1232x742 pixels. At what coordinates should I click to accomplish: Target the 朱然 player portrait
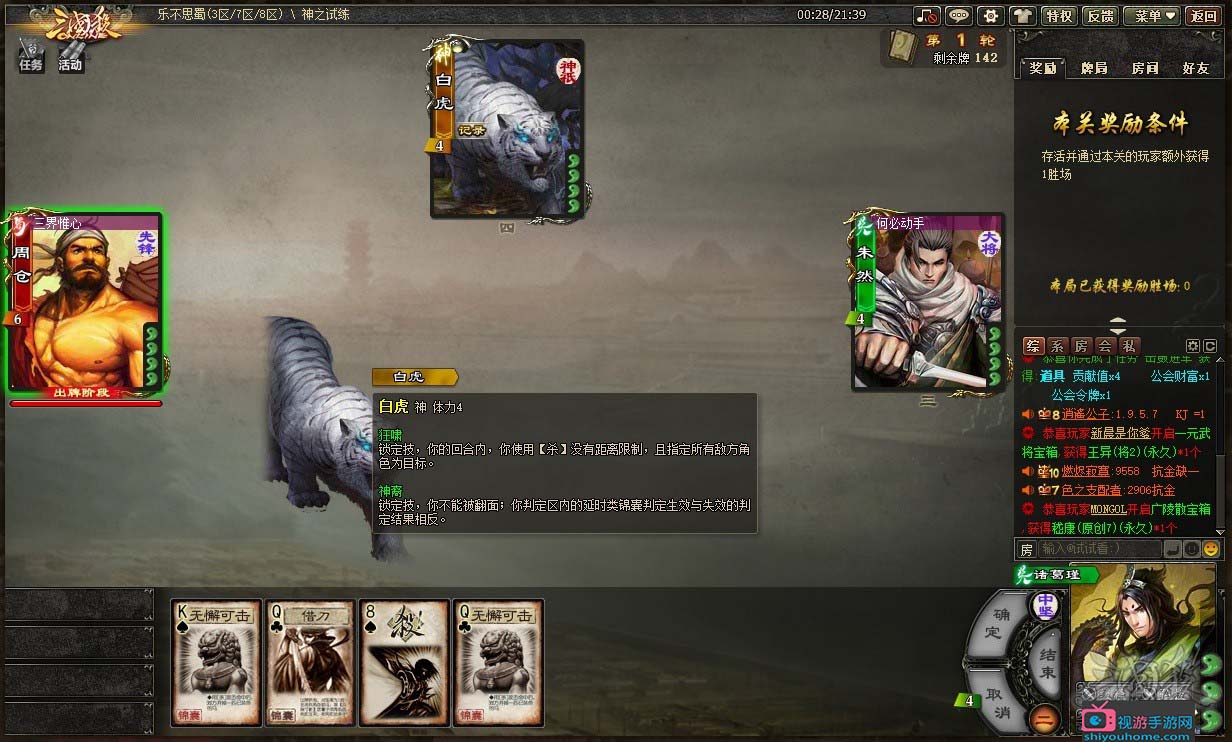[927, 302]
